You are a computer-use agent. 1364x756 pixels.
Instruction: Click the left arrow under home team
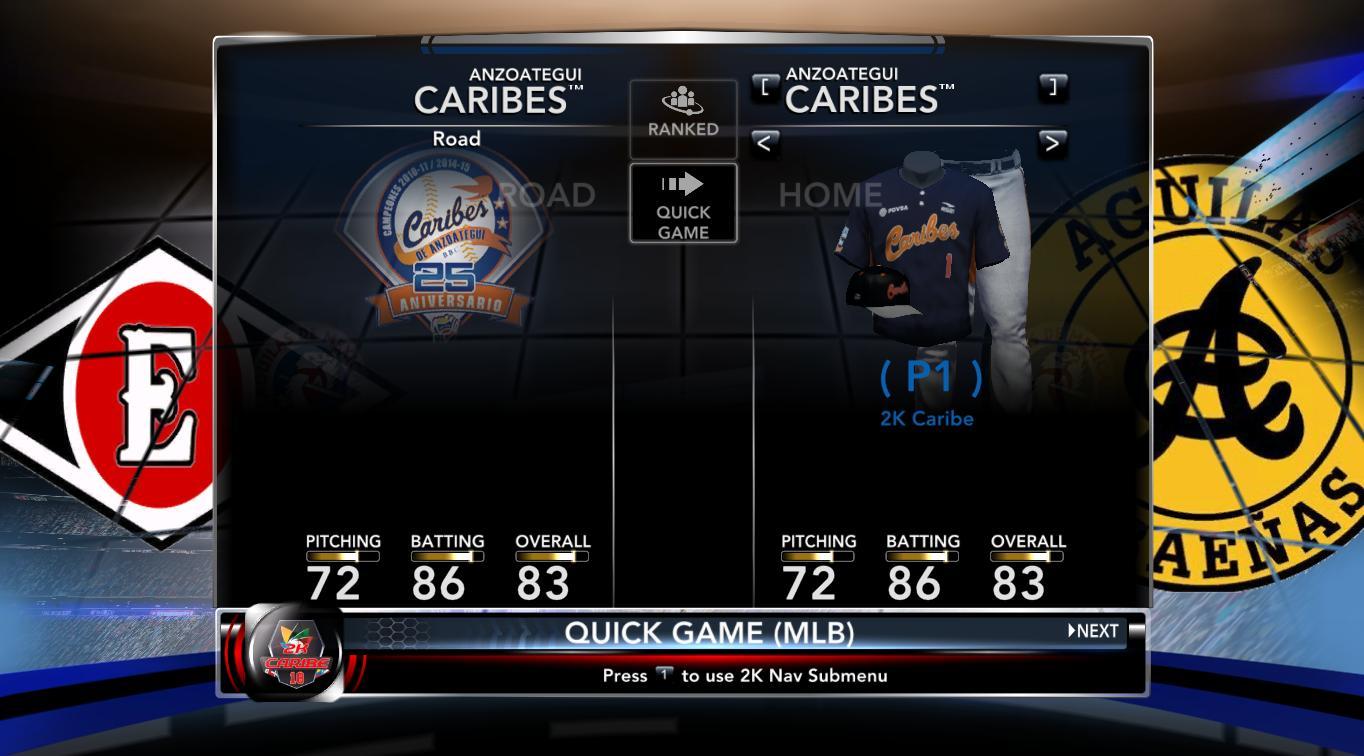point(764,143)
